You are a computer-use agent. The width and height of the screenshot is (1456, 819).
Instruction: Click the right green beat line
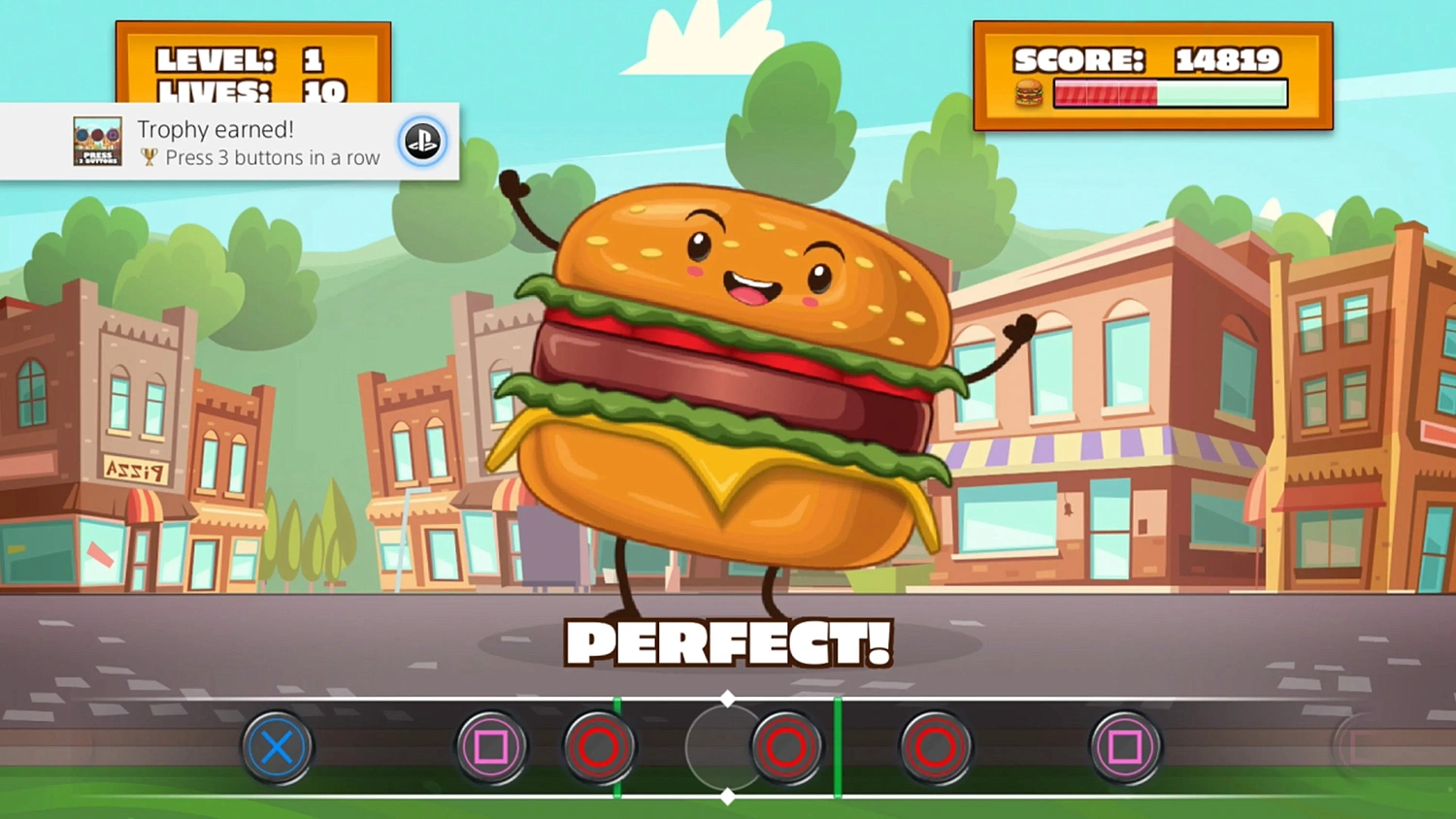point(837,747)
